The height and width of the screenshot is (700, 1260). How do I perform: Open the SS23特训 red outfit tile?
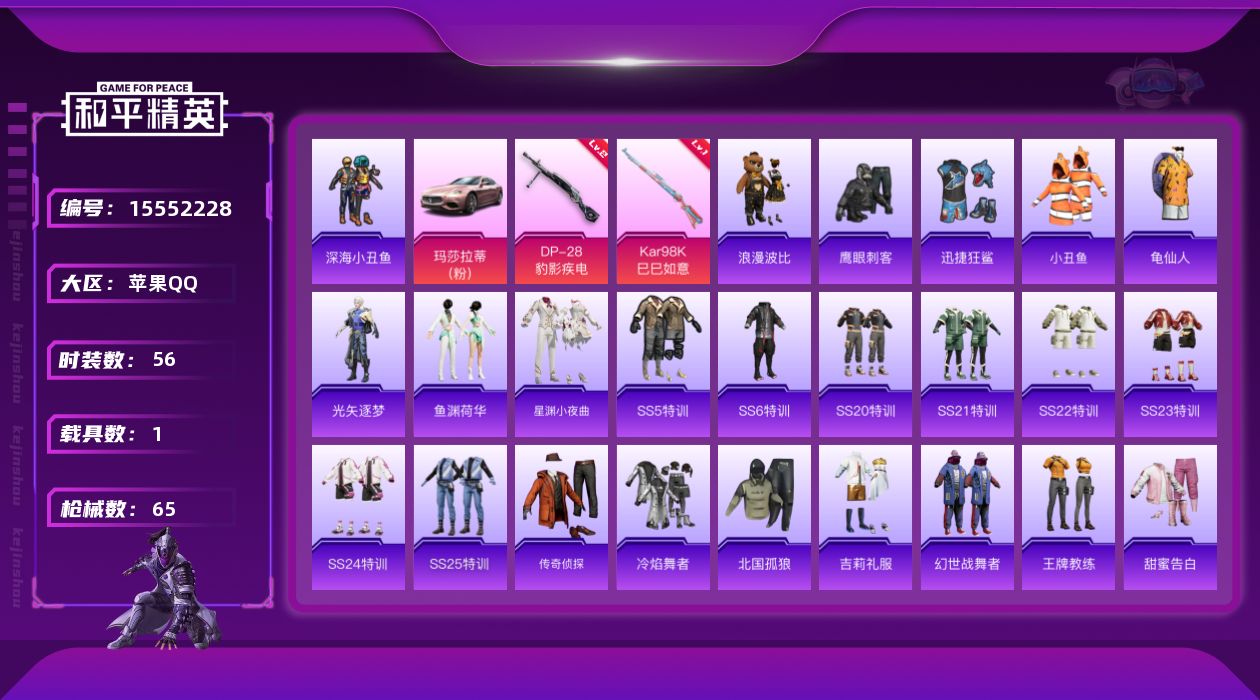[x=1170, y=364]
